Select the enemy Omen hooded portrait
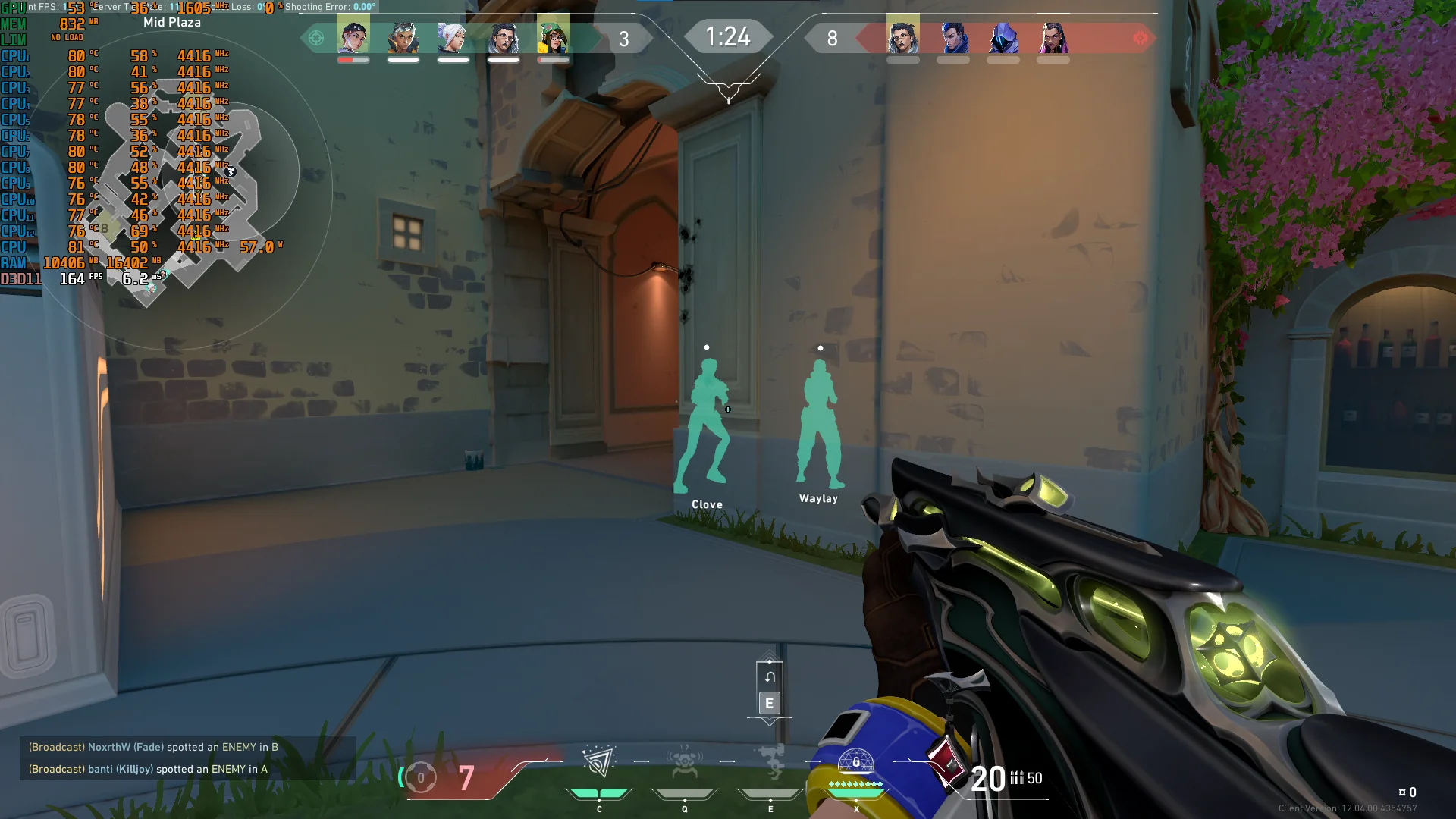Screen dimensions: 1456x819 tap(1003, 36)
